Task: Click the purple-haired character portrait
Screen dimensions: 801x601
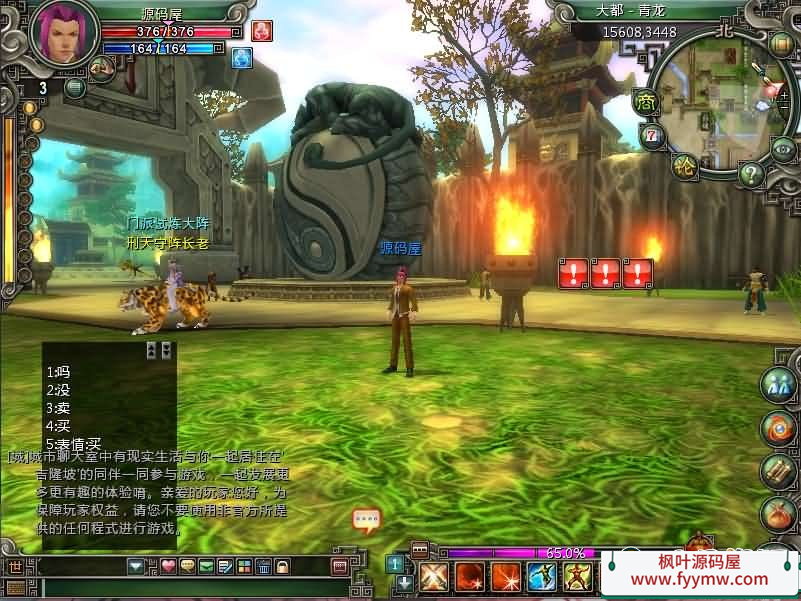Action: tap(64, 33)
